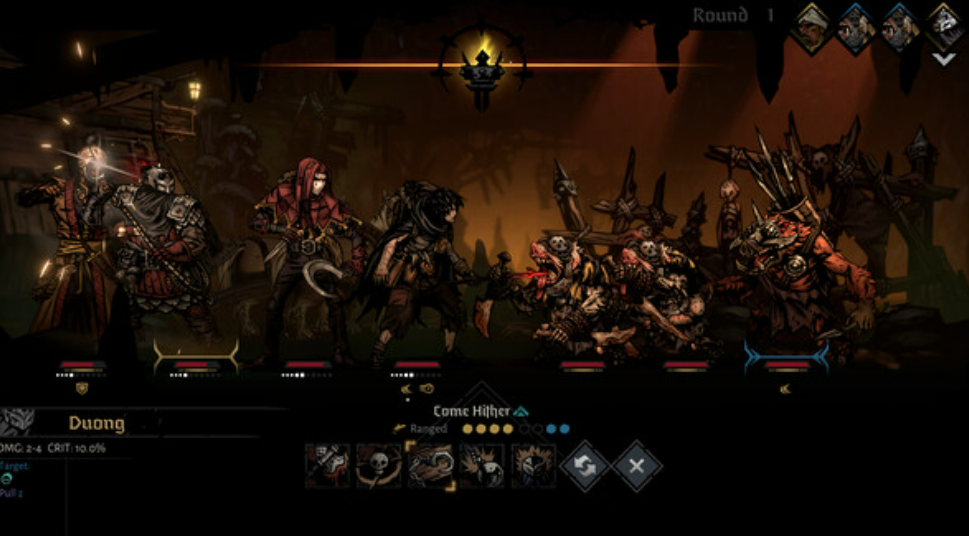The width and height of the screenshot is (969, 536).
Task: Click the swap position arrows button
Action: coord(585,467)
